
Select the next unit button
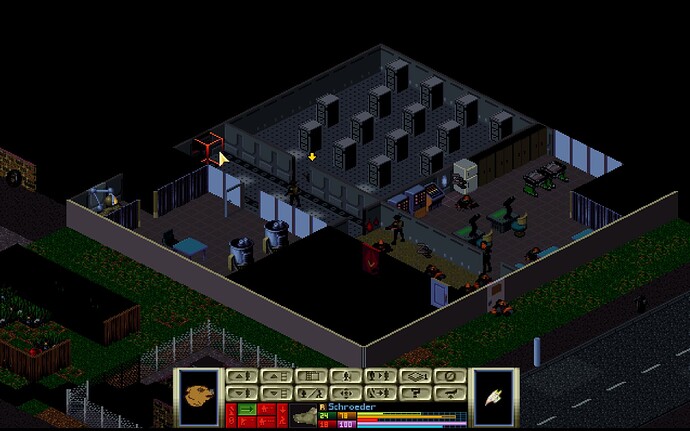[380, 376]
